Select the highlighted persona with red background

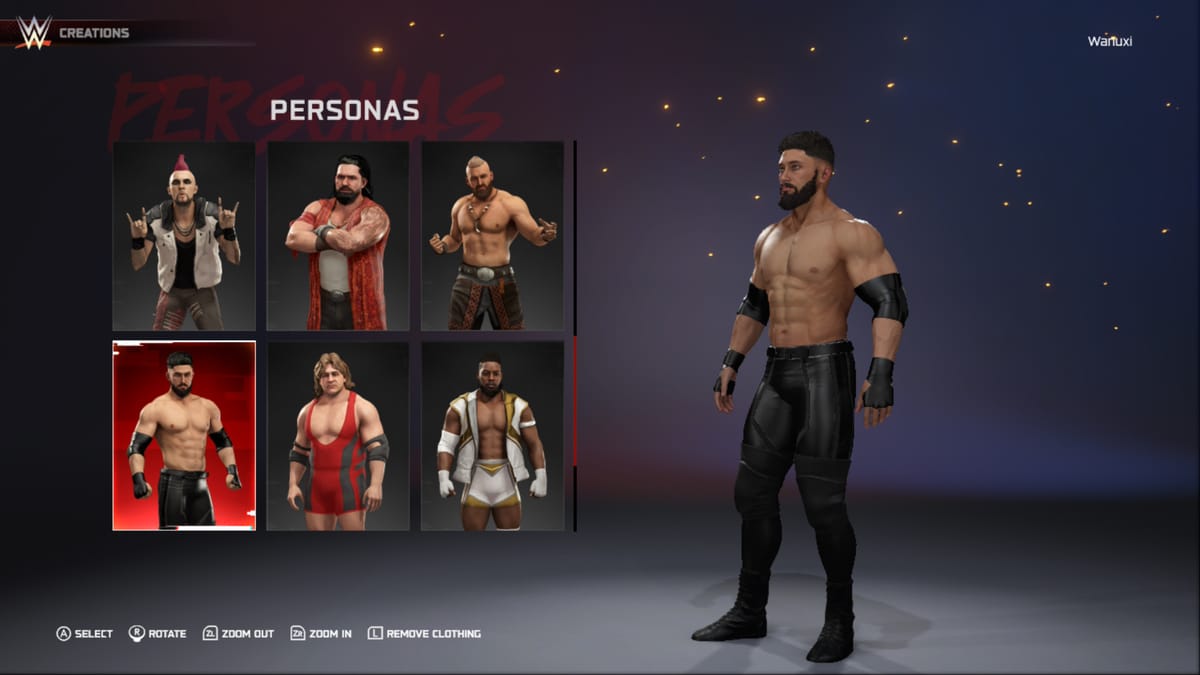point(184,436)
